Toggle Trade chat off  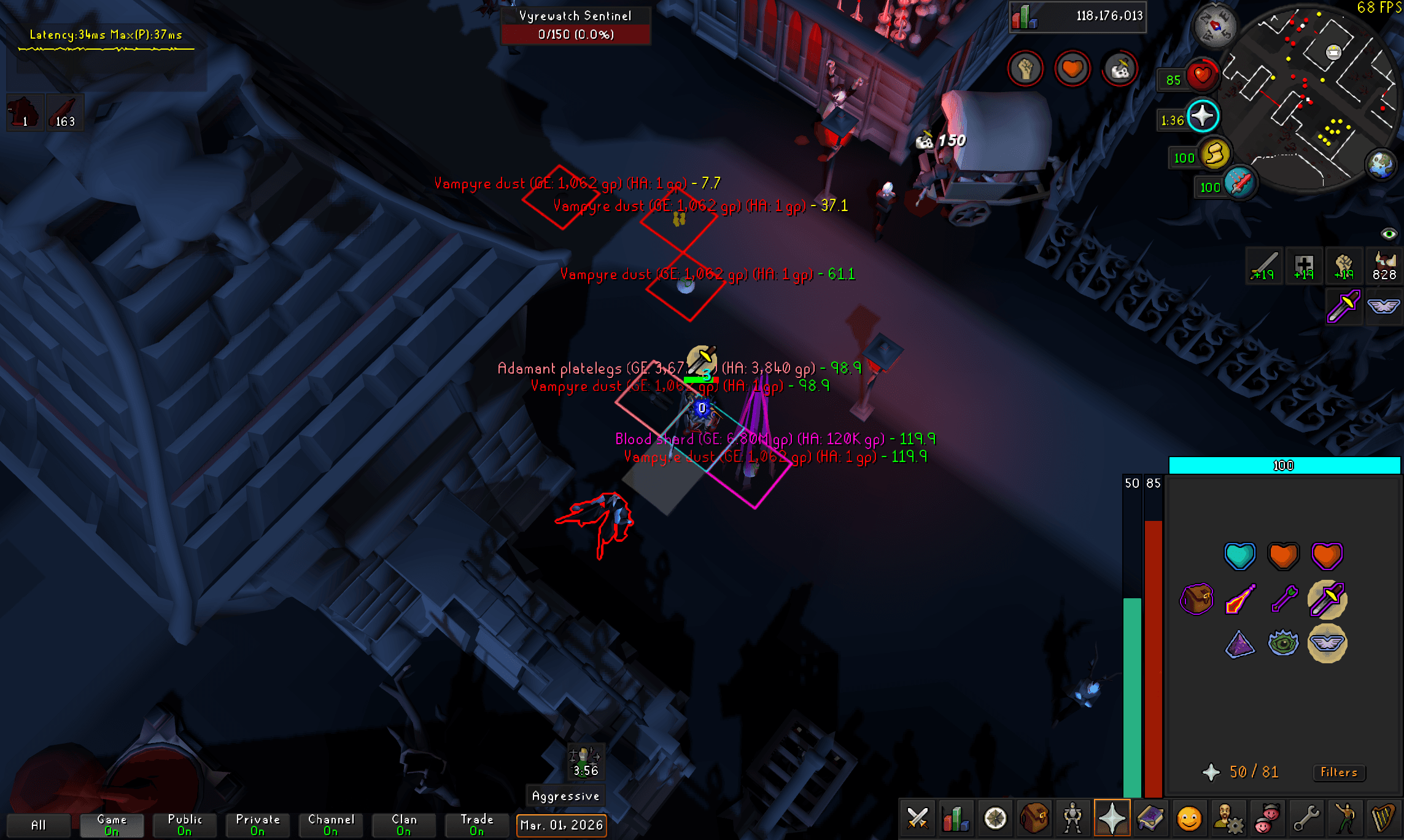(476, 824)
